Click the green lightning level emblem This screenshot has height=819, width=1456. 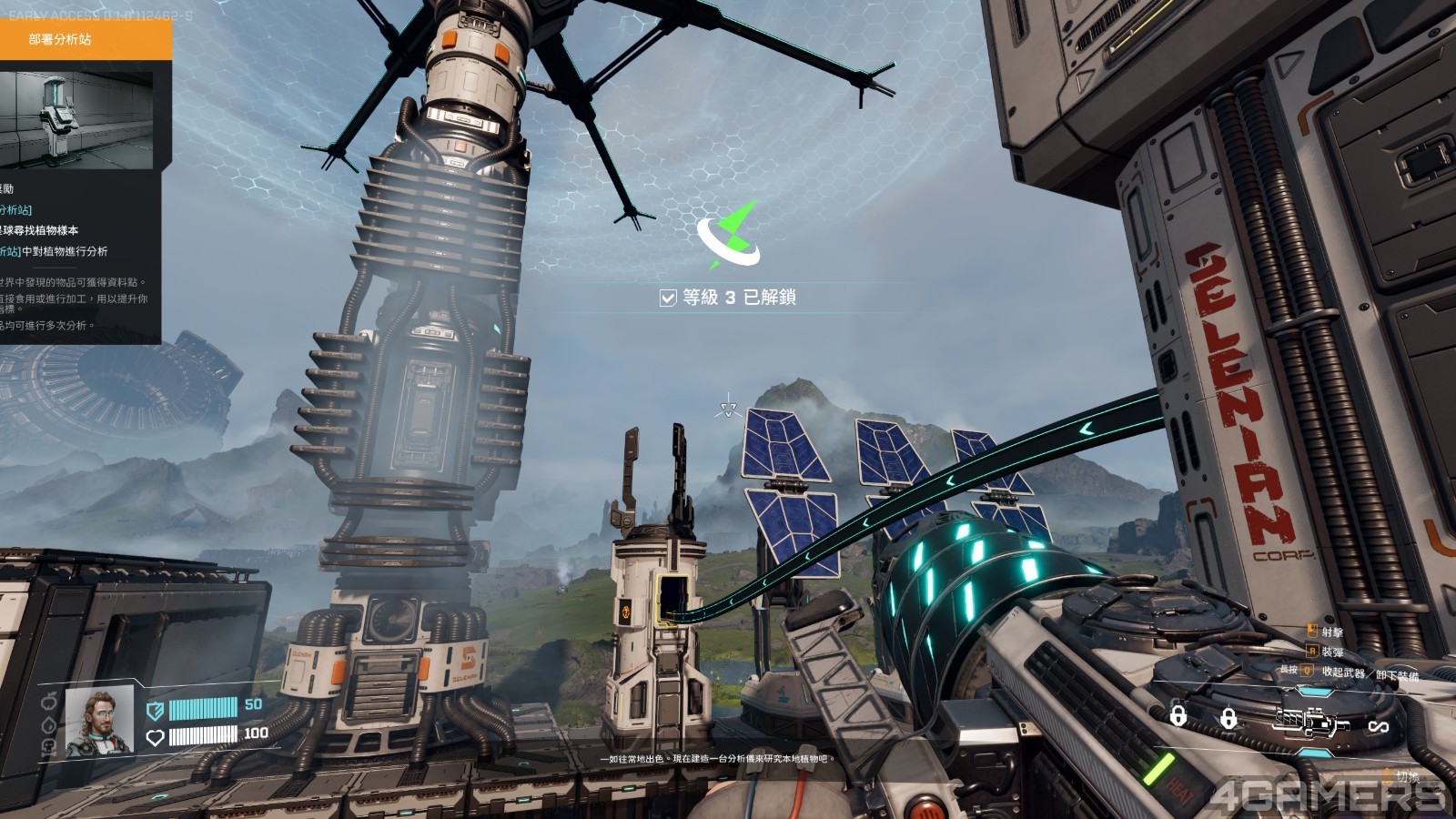click(729, 237)
